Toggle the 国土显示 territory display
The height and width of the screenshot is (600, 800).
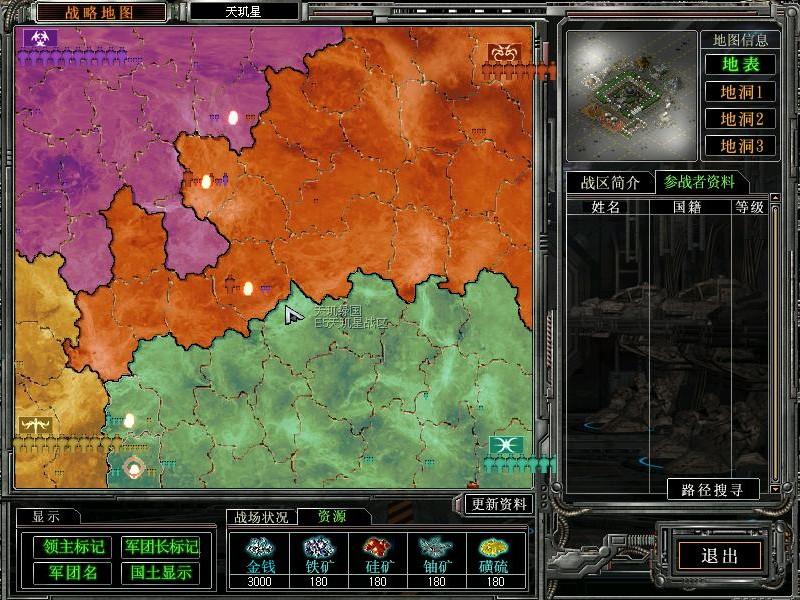click(x=160, y=573)
